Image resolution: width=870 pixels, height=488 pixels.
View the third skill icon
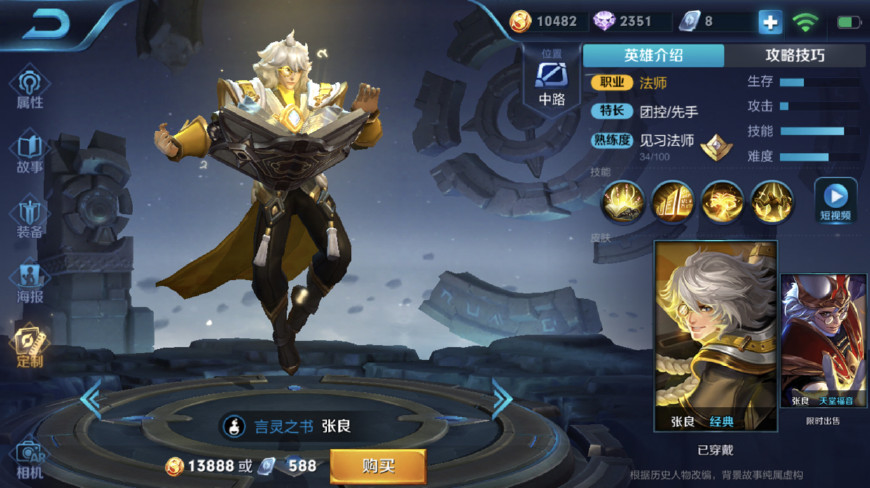[722, 201]
